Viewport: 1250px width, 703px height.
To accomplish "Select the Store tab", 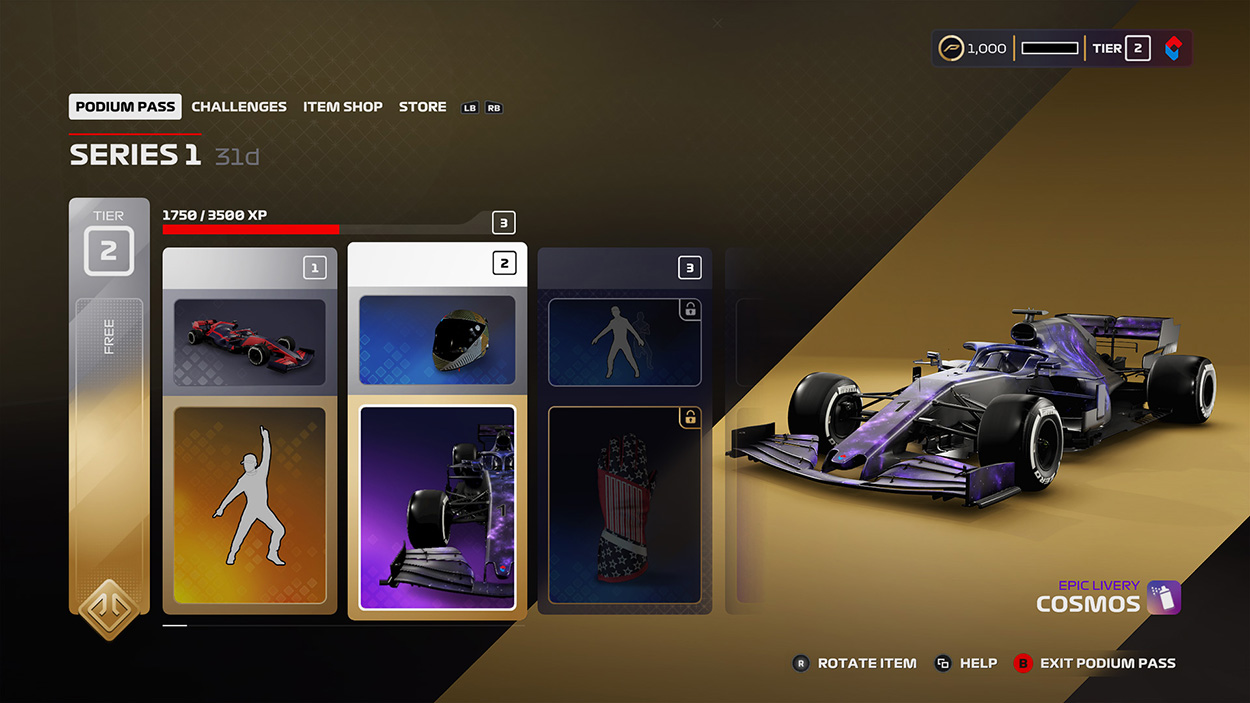I will pos(423,107).
